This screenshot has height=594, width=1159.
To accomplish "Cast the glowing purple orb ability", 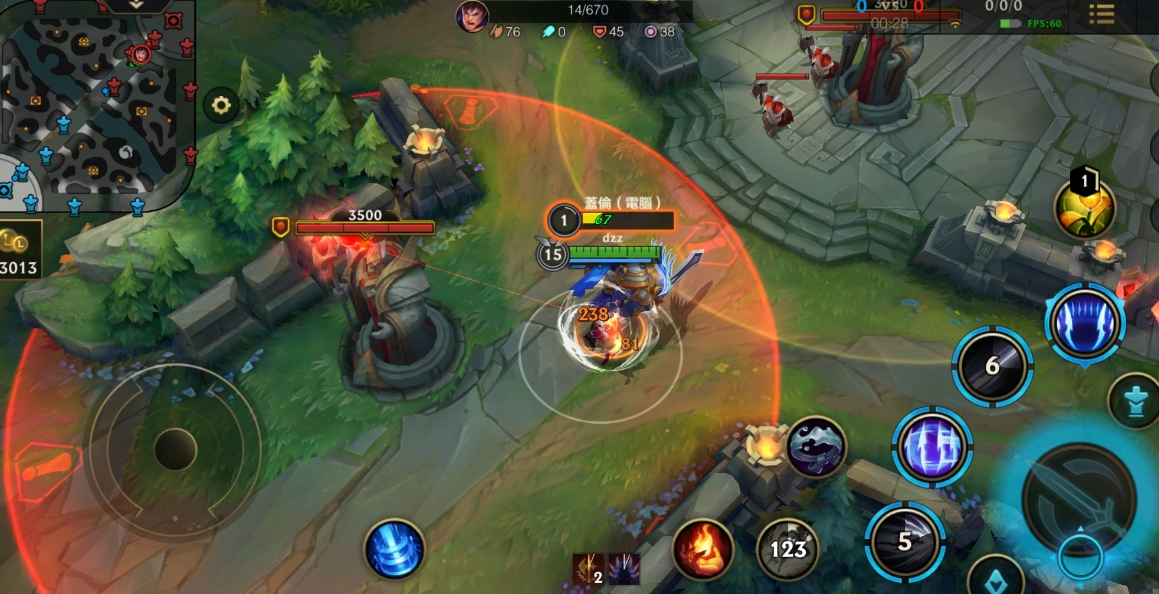I will [x=932, y=447].
